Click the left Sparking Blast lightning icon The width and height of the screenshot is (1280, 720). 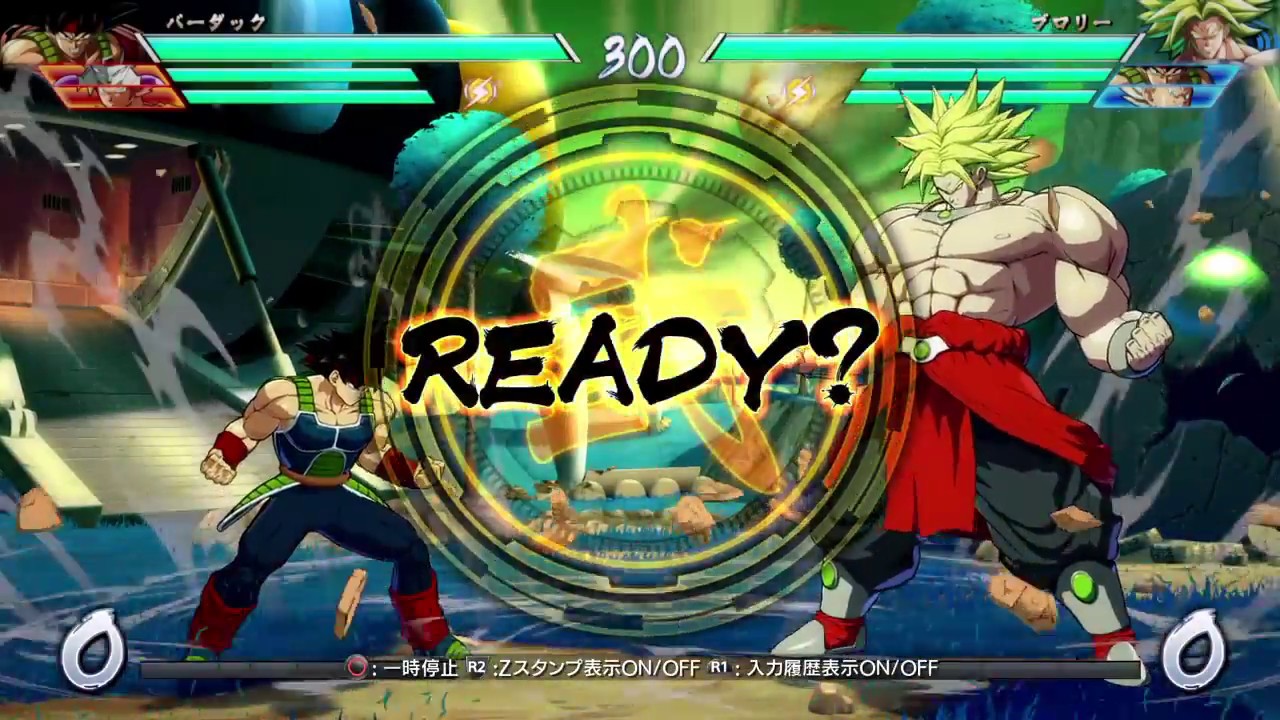[x=480, y=89]
